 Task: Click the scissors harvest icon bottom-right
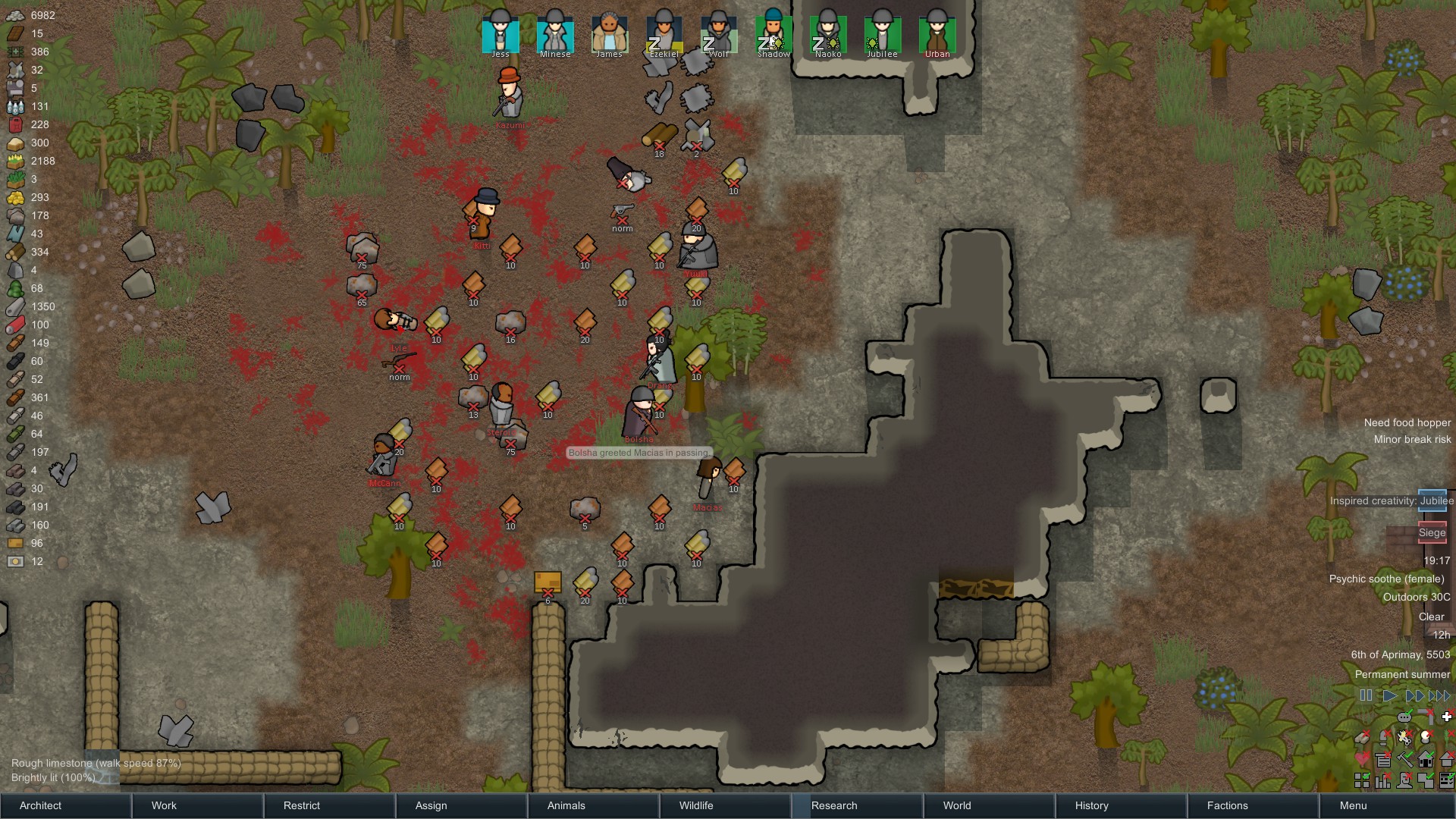point(1404,737)
